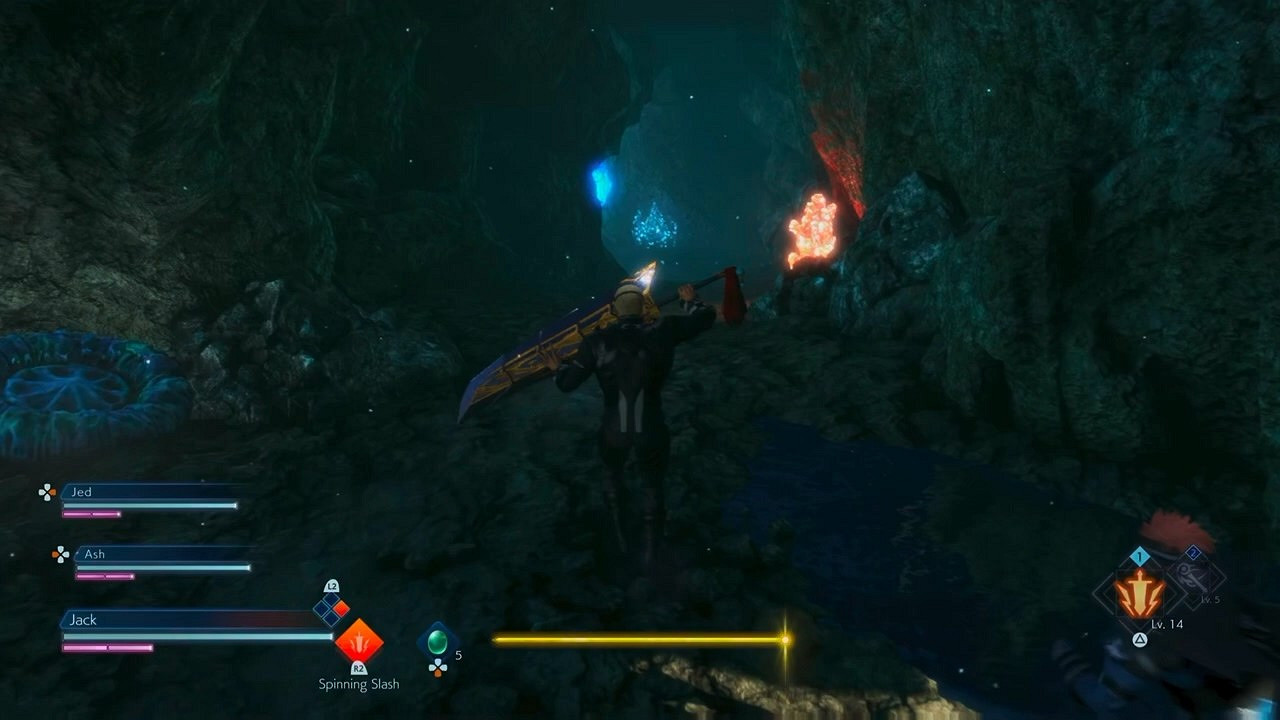
Task: Click Jed's character name label
Action: tap(83, 492)
